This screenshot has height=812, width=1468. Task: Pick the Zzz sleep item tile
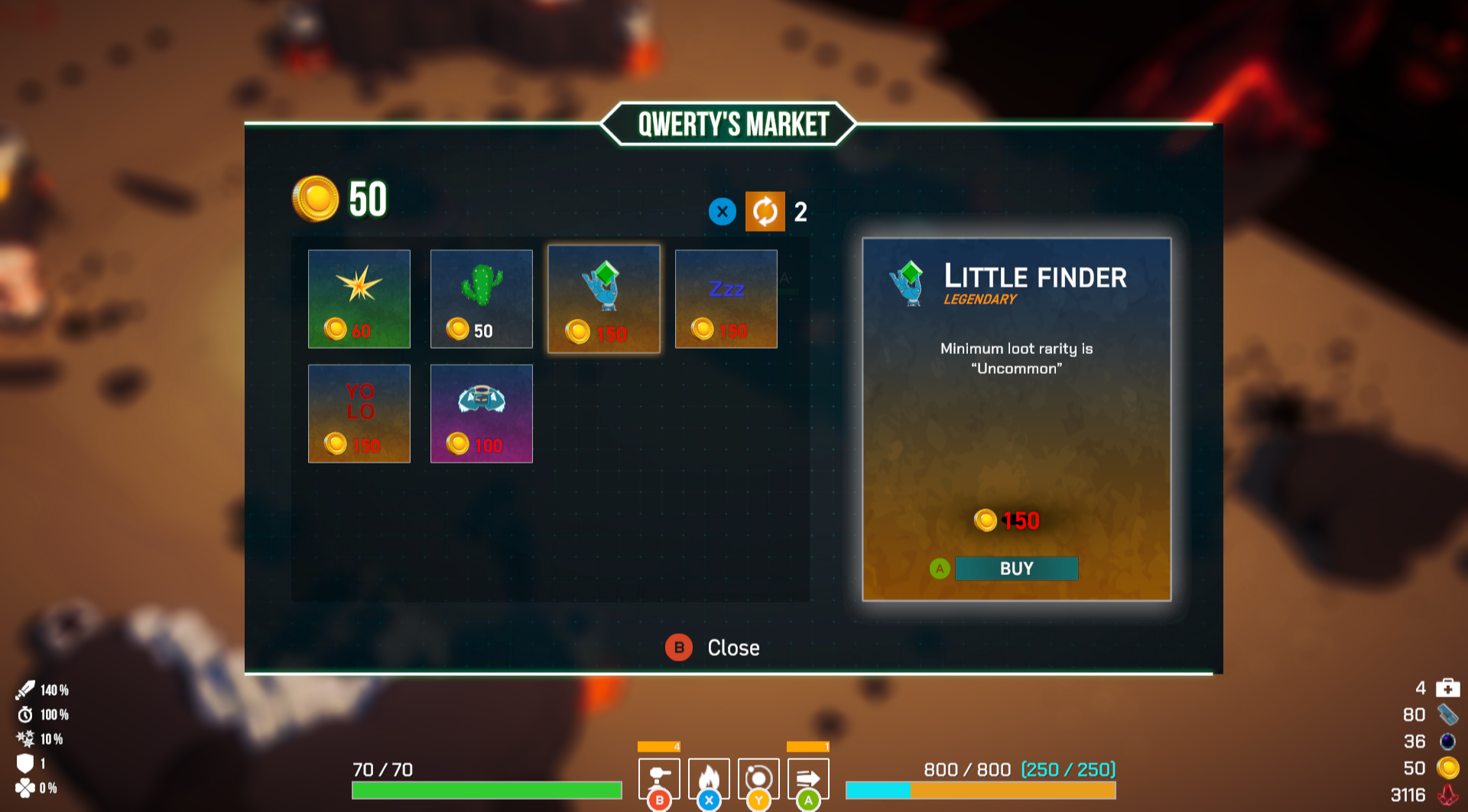click(x=726, y=299)
